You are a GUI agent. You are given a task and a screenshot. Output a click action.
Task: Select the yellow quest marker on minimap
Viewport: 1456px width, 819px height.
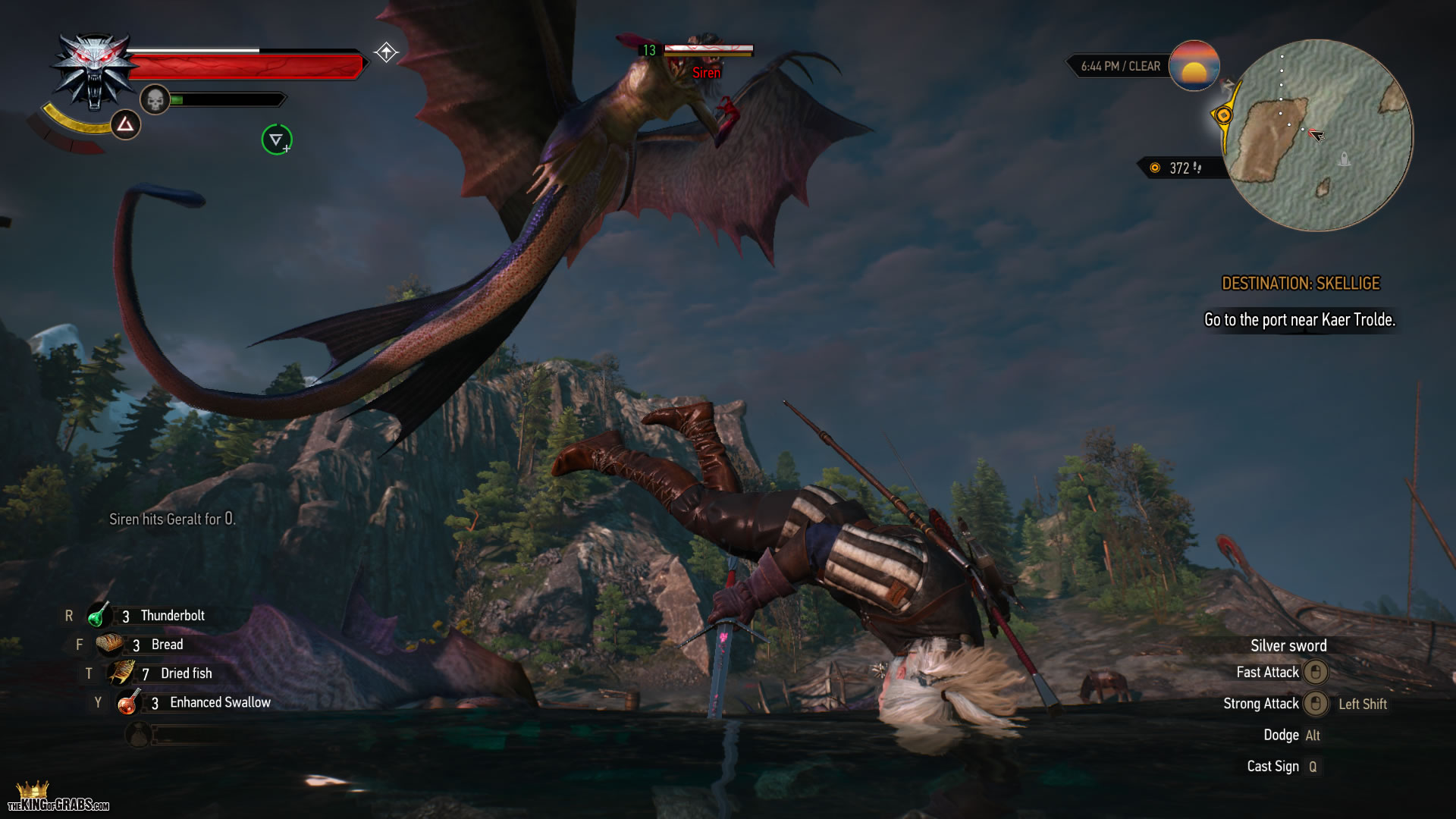[1222, 115]
